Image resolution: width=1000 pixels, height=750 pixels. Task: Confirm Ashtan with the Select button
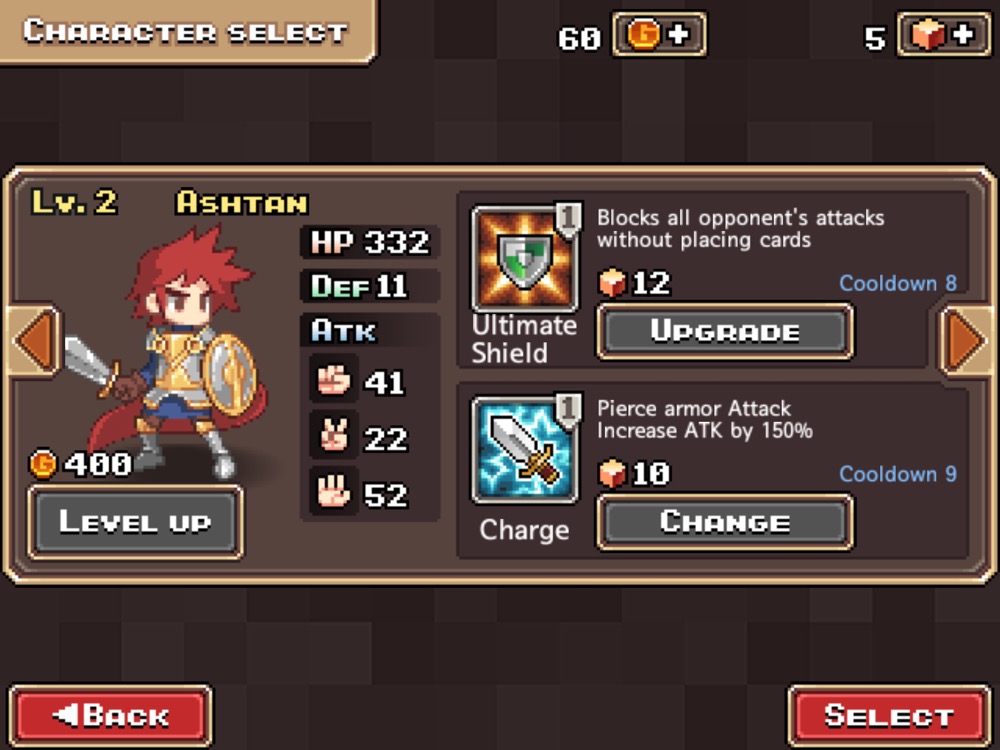coord(889,716)
